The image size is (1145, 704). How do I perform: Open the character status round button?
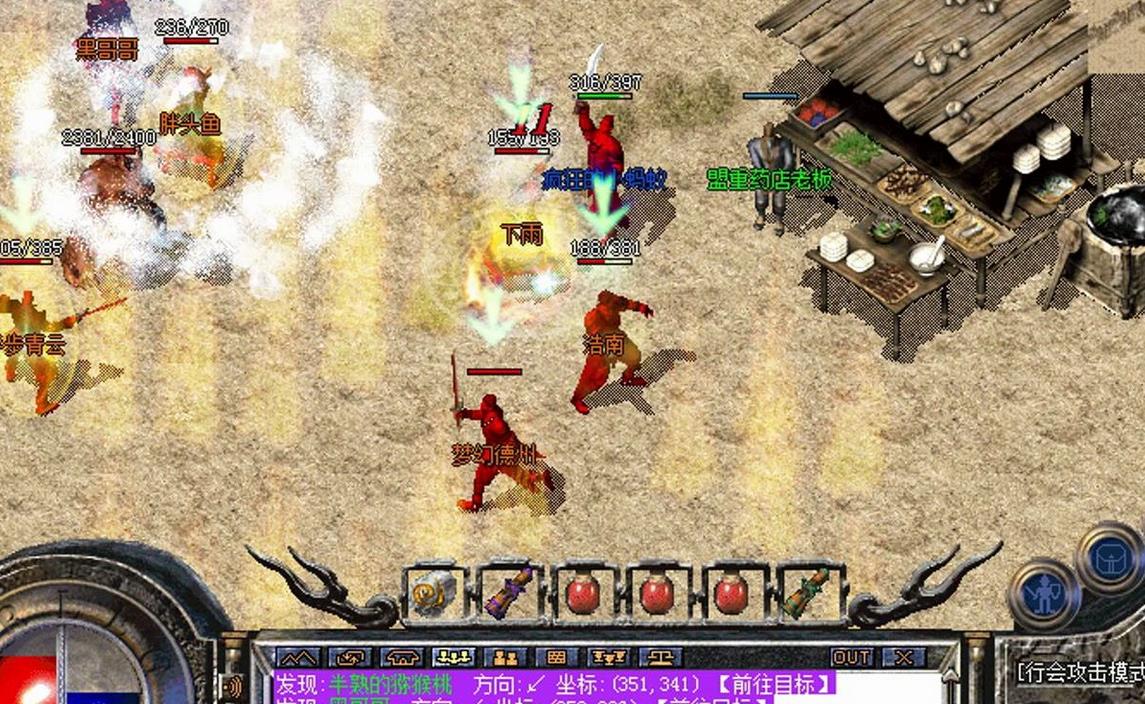pyautogui.click(x=1043, y=594)
